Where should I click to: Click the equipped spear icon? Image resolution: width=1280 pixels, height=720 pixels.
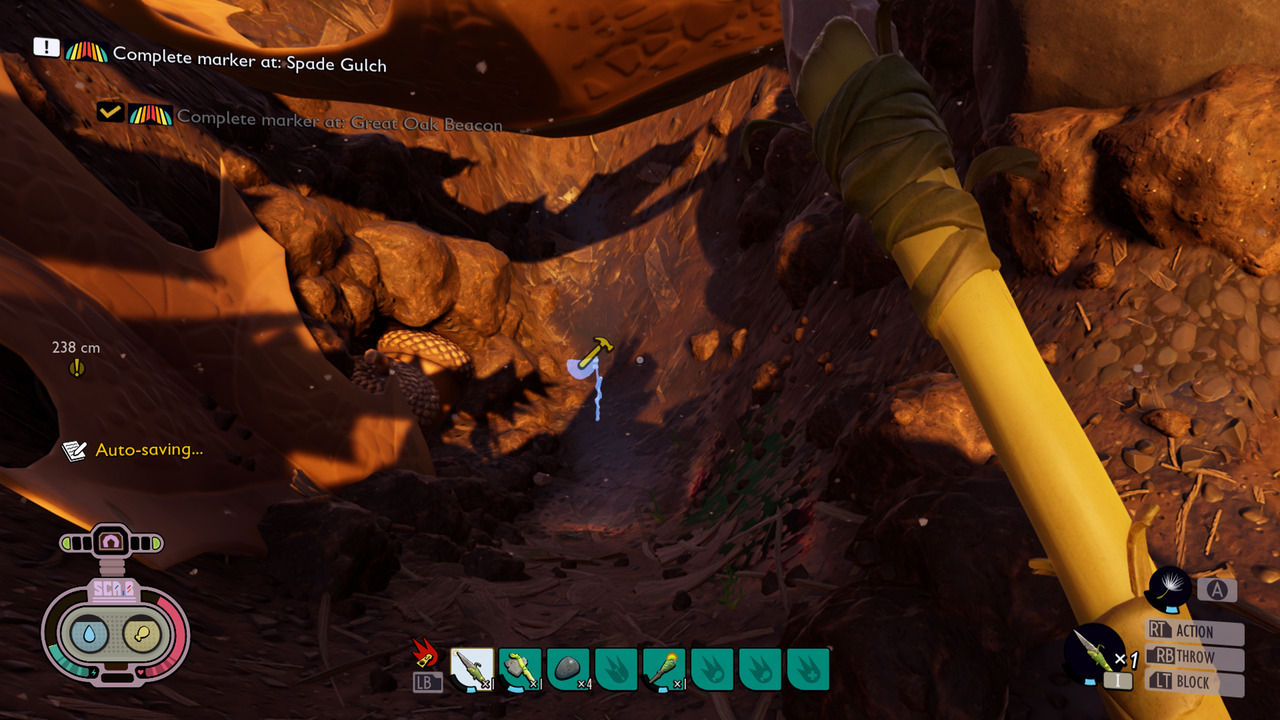point(1095,651)
